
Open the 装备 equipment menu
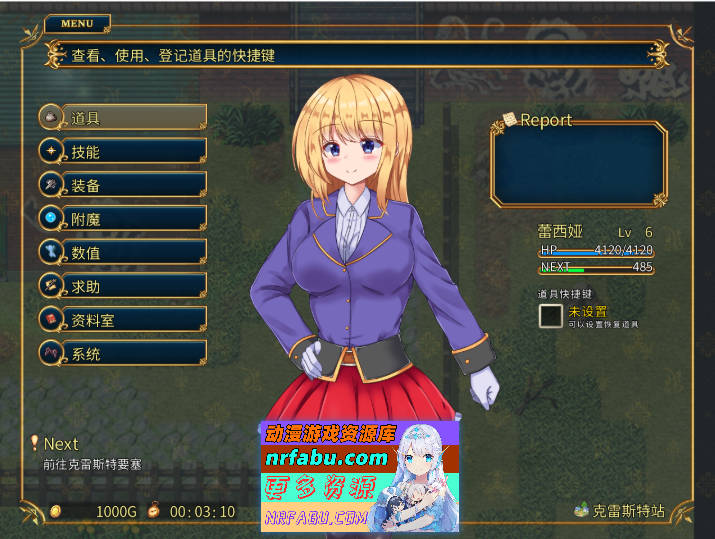click(x=122, y=185)
